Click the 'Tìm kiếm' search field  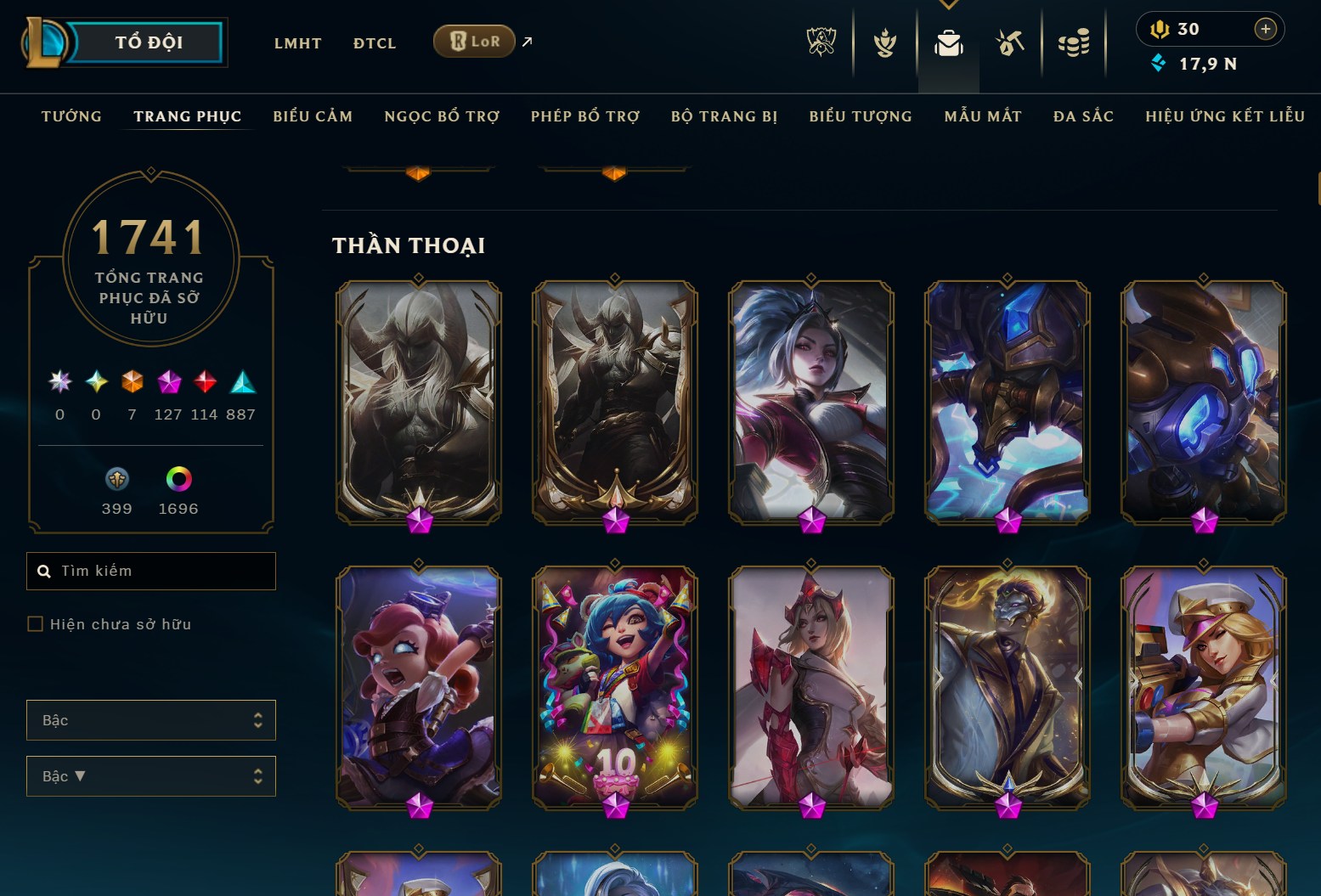(150, 571)
